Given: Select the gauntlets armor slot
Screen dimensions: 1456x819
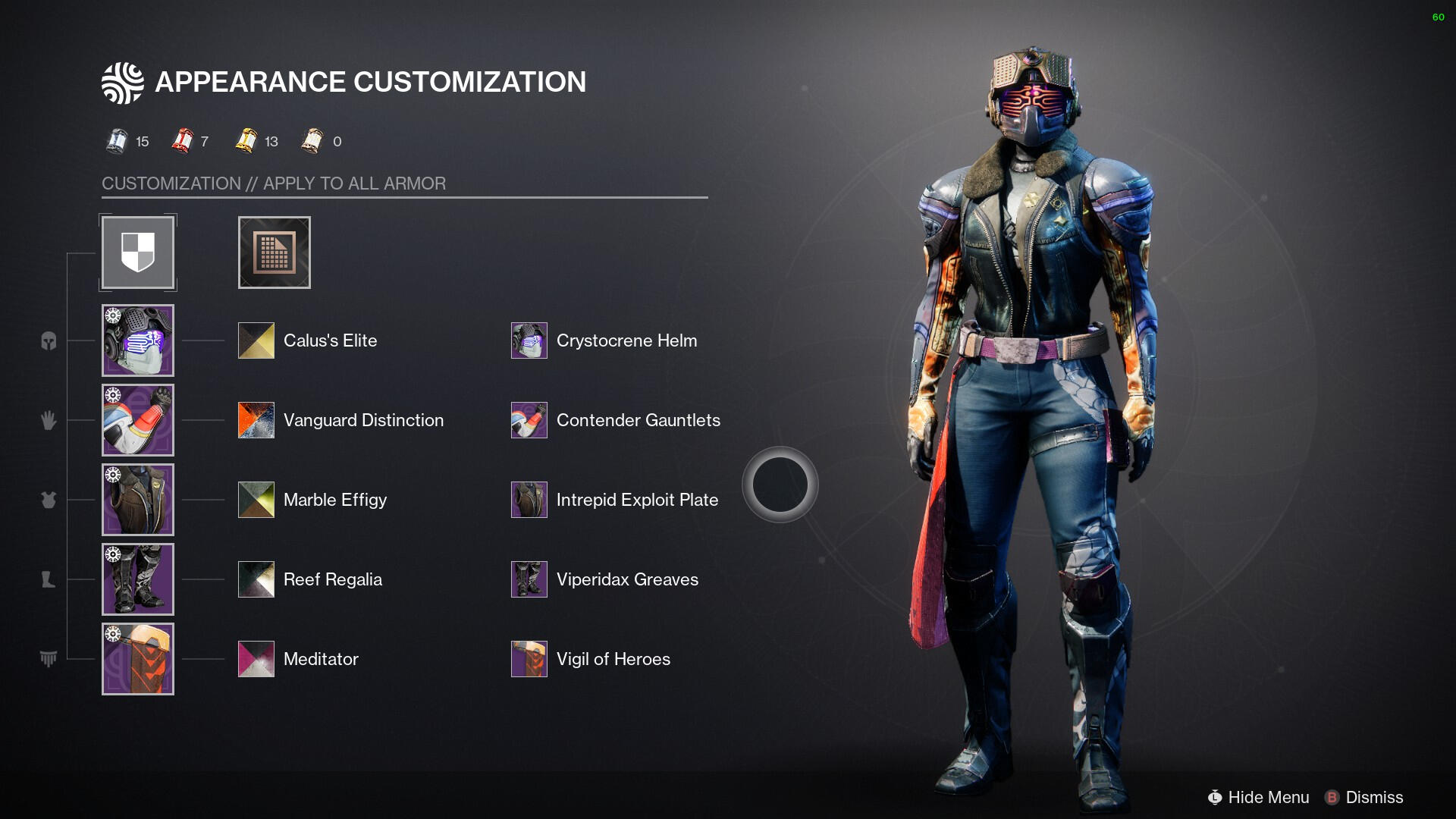Looking at the screenshot, I should coord(138,420).
